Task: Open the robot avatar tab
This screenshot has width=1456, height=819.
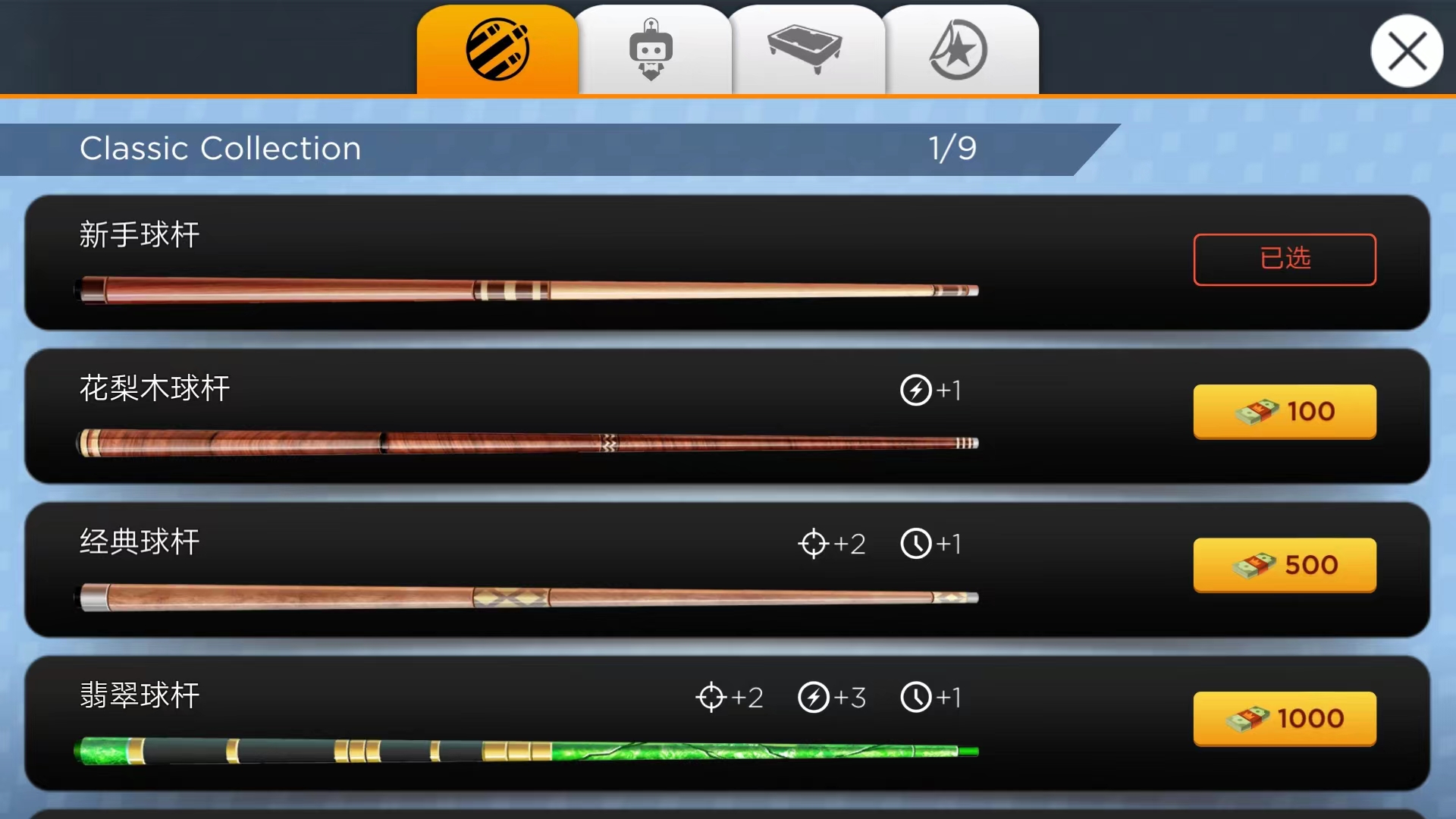Action: (651, 50)
